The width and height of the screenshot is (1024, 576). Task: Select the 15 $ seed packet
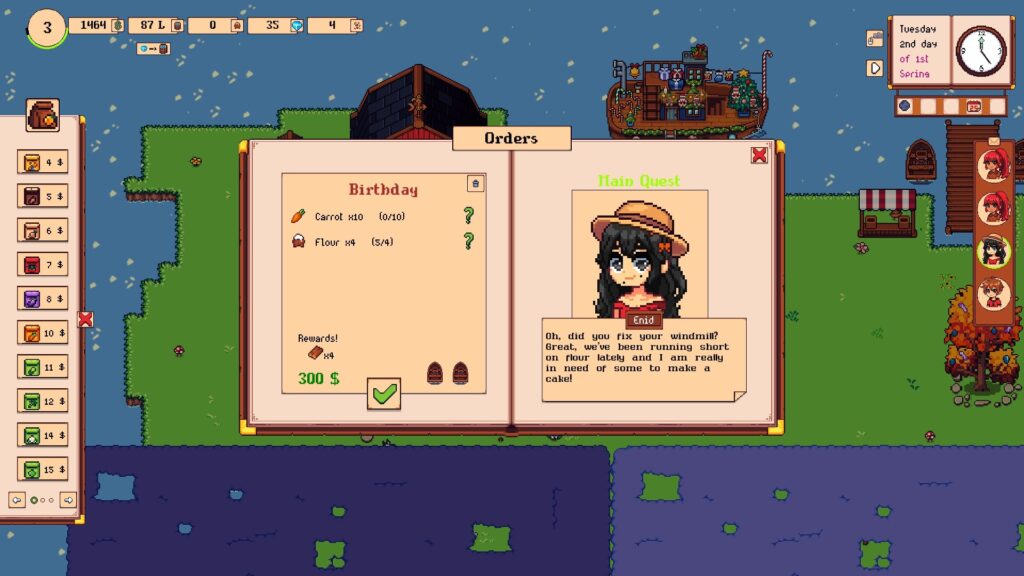coord(42,468)
